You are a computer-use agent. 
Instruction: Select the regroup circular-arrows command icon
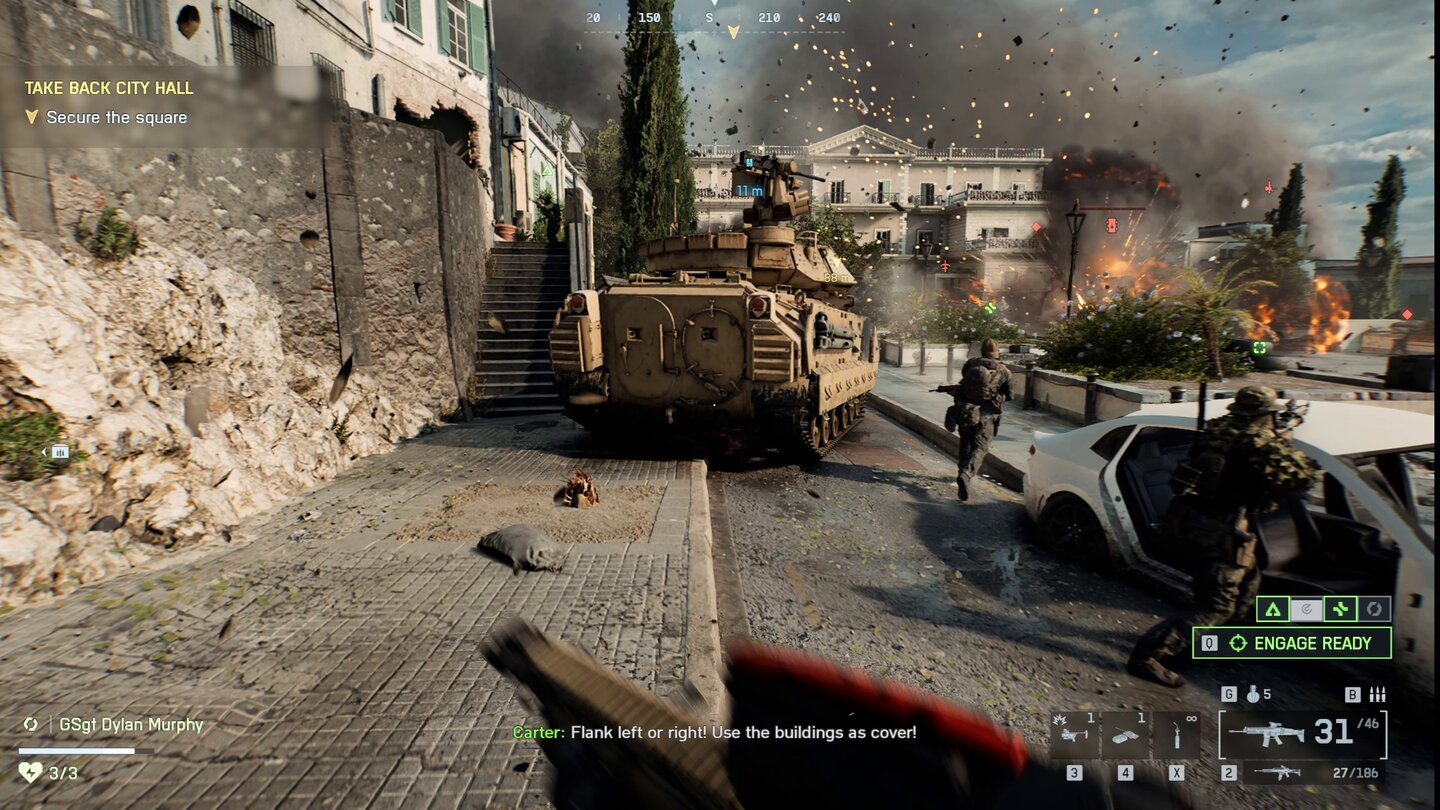1374,608
